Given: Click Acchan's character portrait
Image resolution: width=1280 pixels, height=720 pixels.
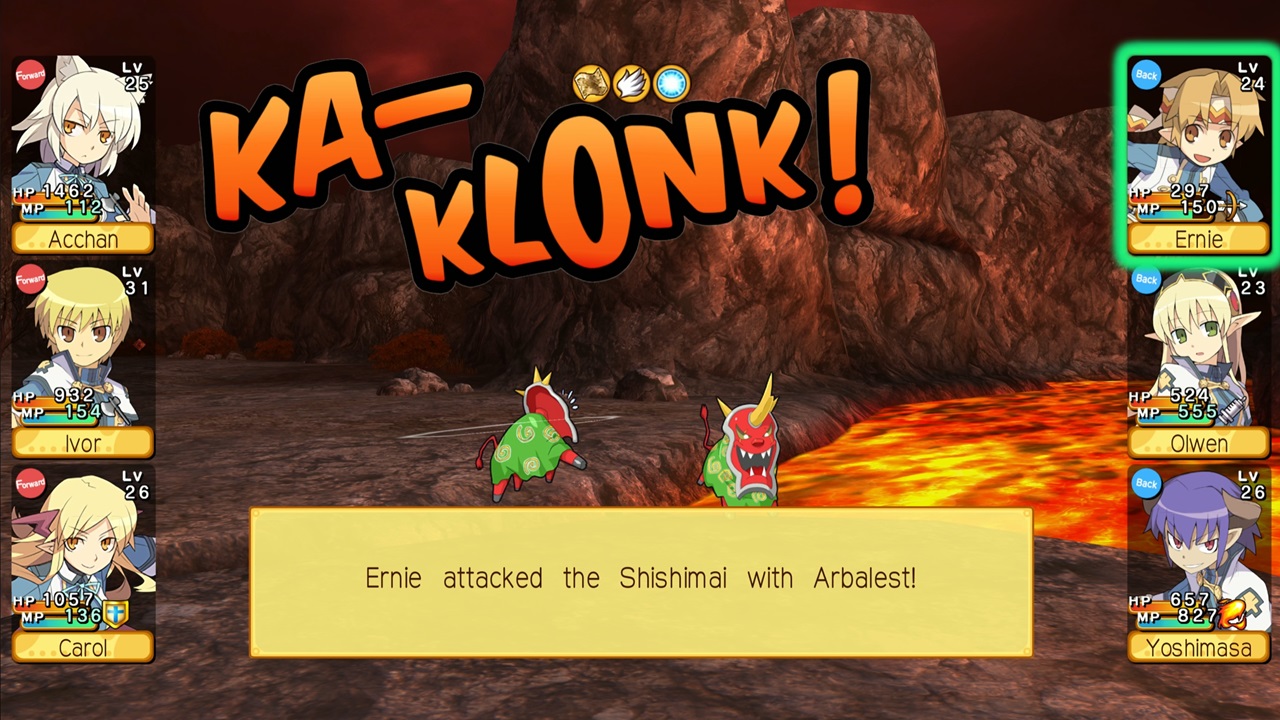Looking at the screenshot, I should point(80,140).
